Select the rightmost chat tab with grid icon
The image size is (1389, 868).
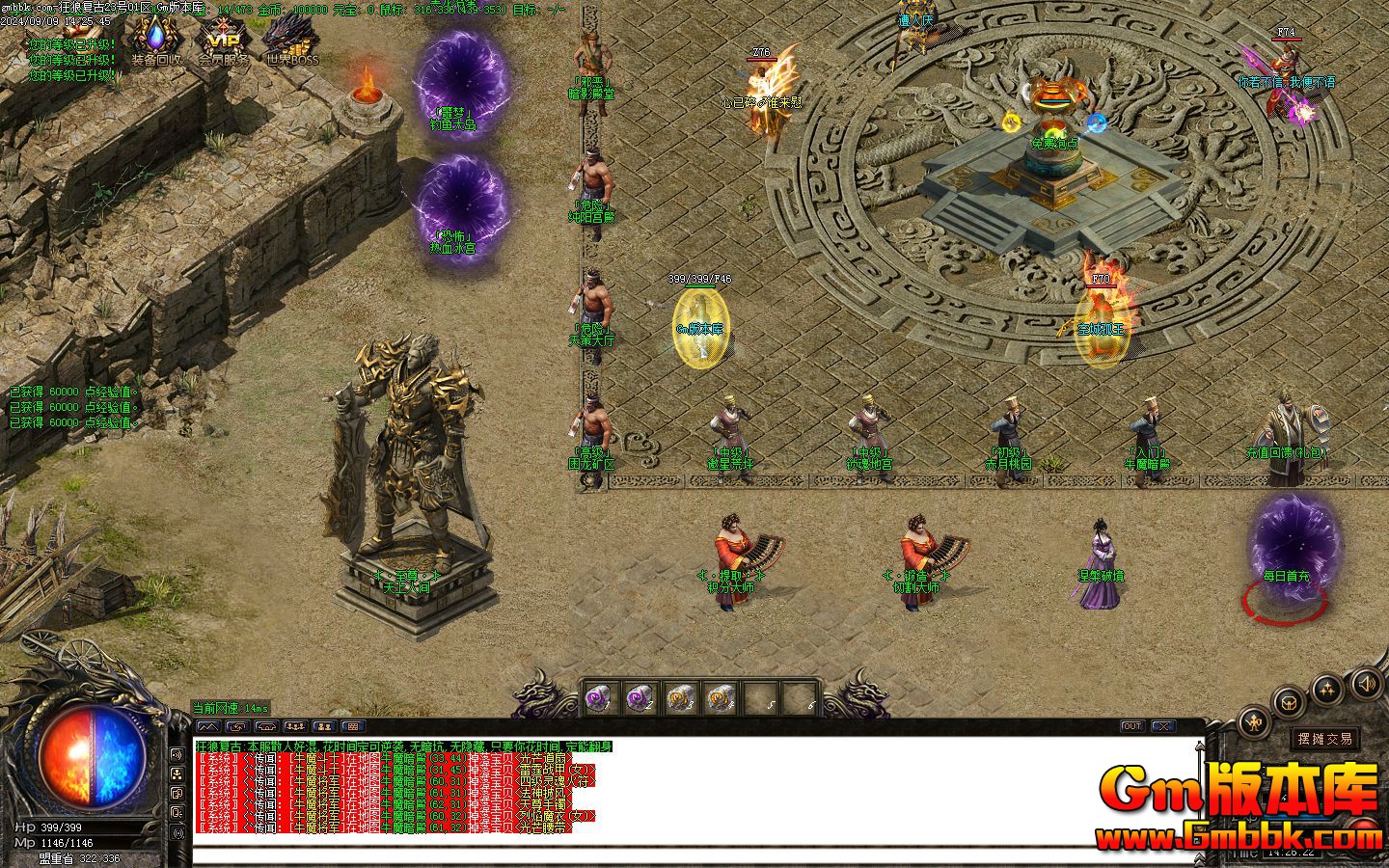(352, 726)
